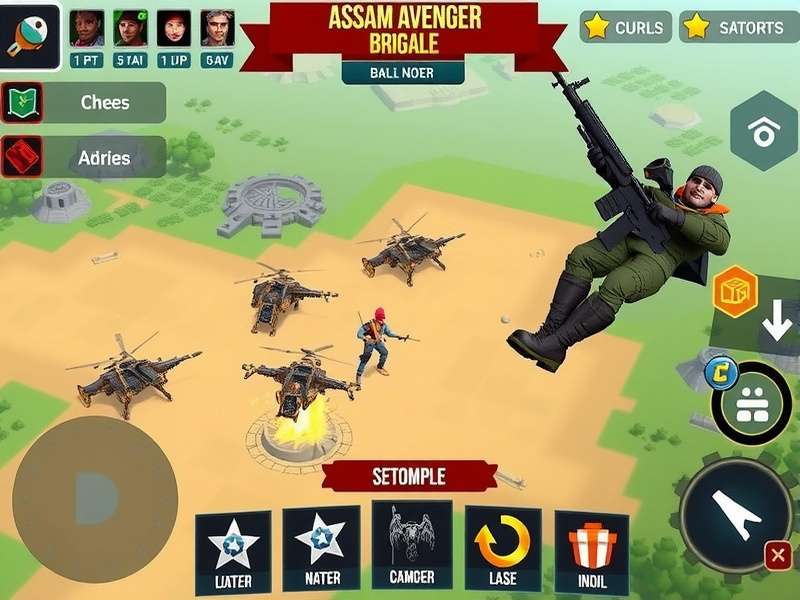Viewport: 800px width, 600px height.
Task: Open the Chees menu entry
Action: coord(84,103)
